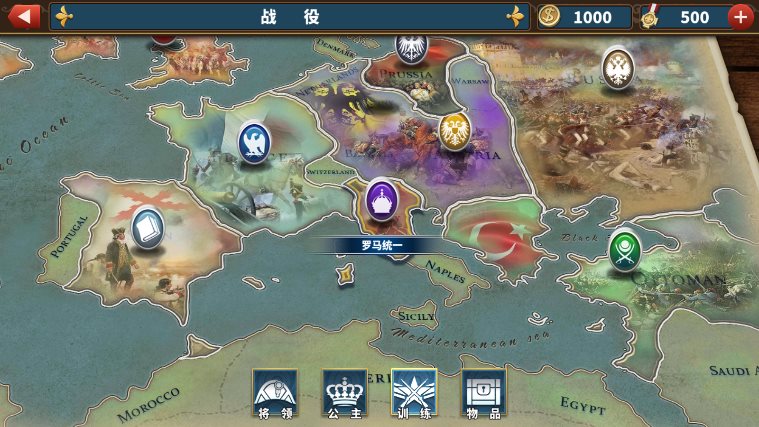This screenshot has width=759, height=427.
Task: Go back using the red arrow button
Action: click(x=24, y=16)
